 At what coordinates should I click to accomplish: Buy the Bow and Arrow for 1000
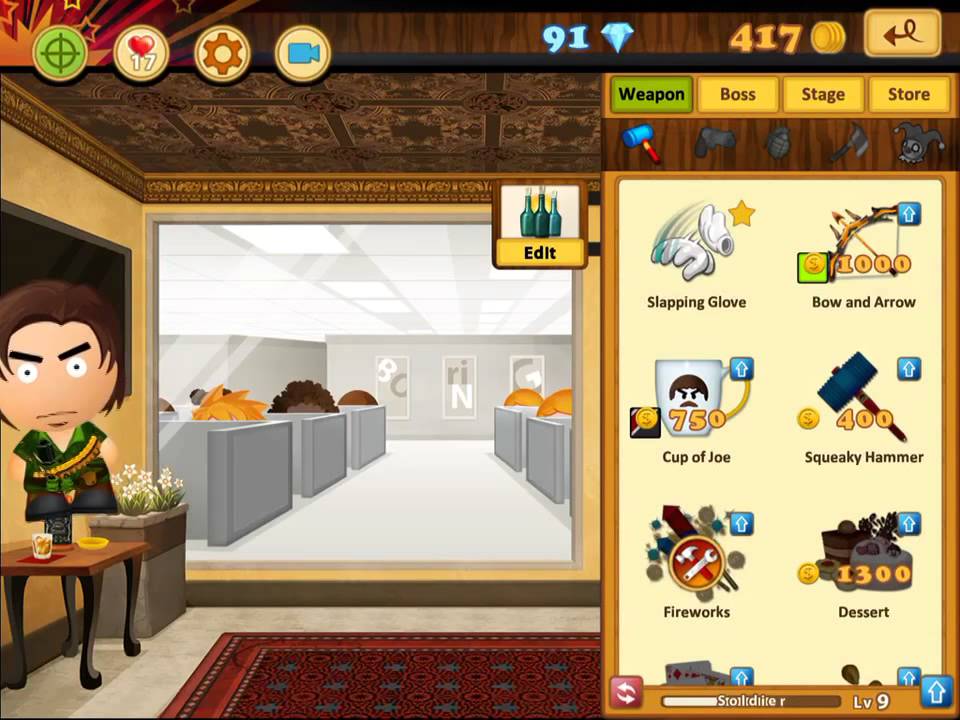pyautogui.click(x=863, y=255)
